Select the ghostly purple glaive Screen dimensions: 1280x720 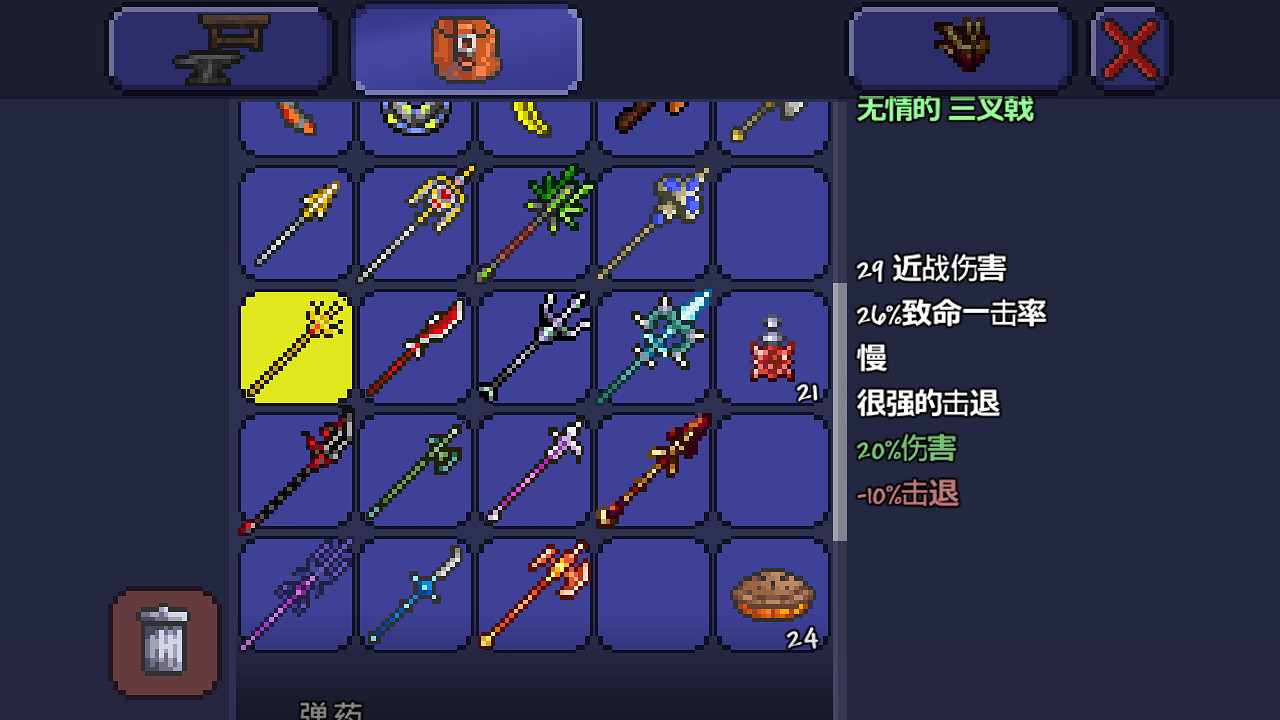coord(294,594)
